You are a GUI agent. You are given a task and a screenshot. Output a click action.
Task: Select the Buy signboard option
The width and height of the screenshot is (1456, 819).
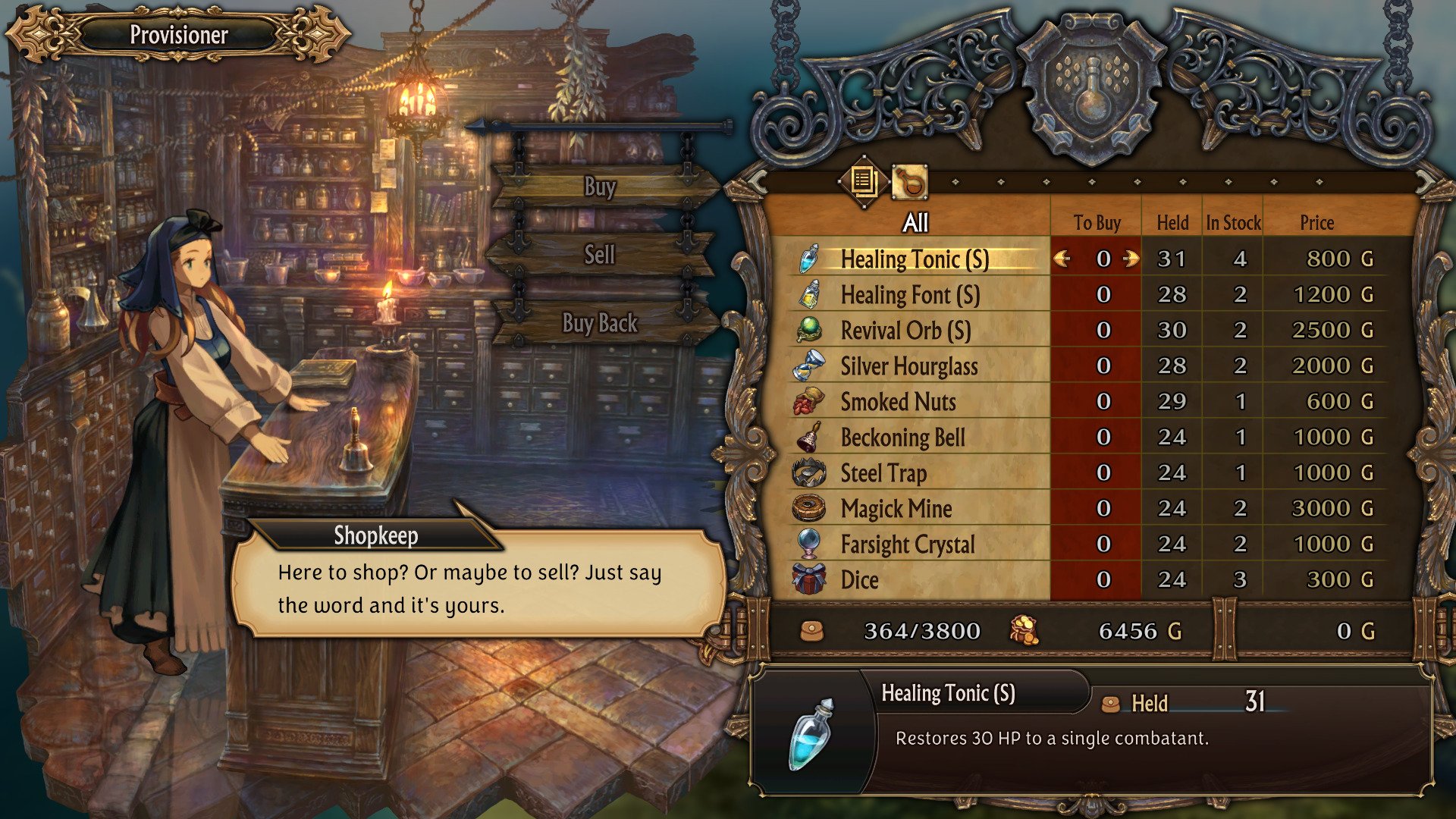600,187
